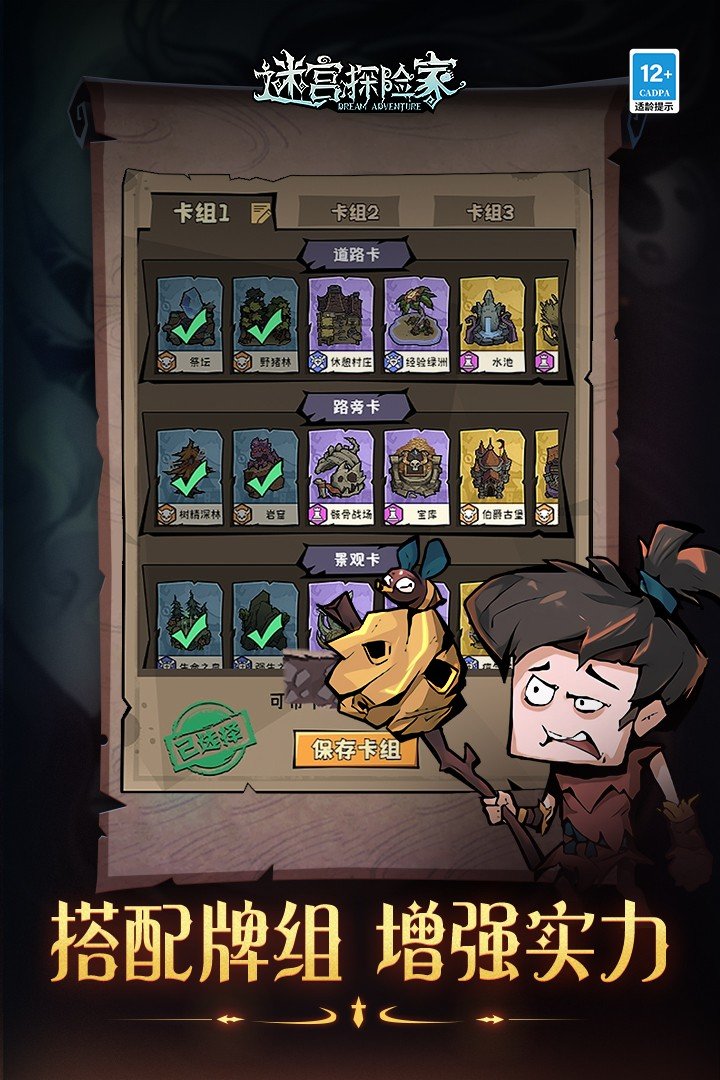
Task: Click the rename note icon beside 卡组1
Action: pos(260,211)
